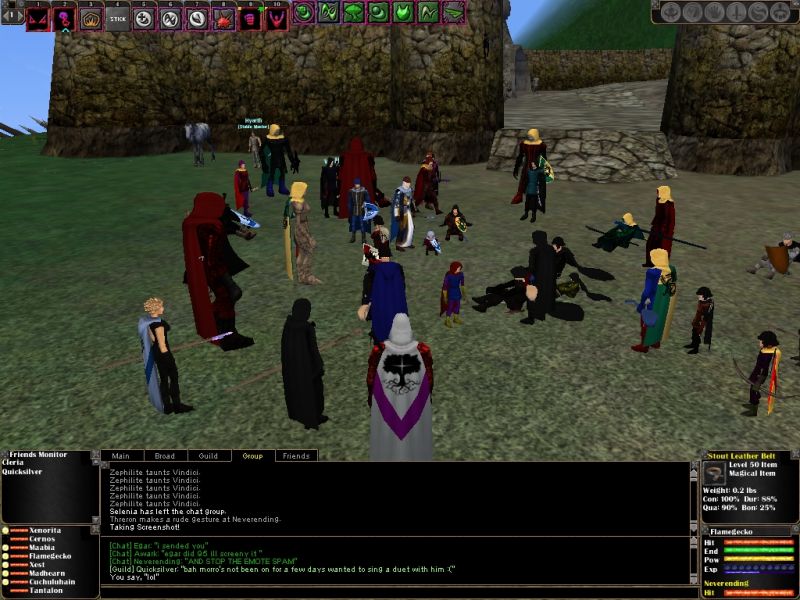Open the Broad chat tab
Screen dimensions: 800x600
pos(165,456)
